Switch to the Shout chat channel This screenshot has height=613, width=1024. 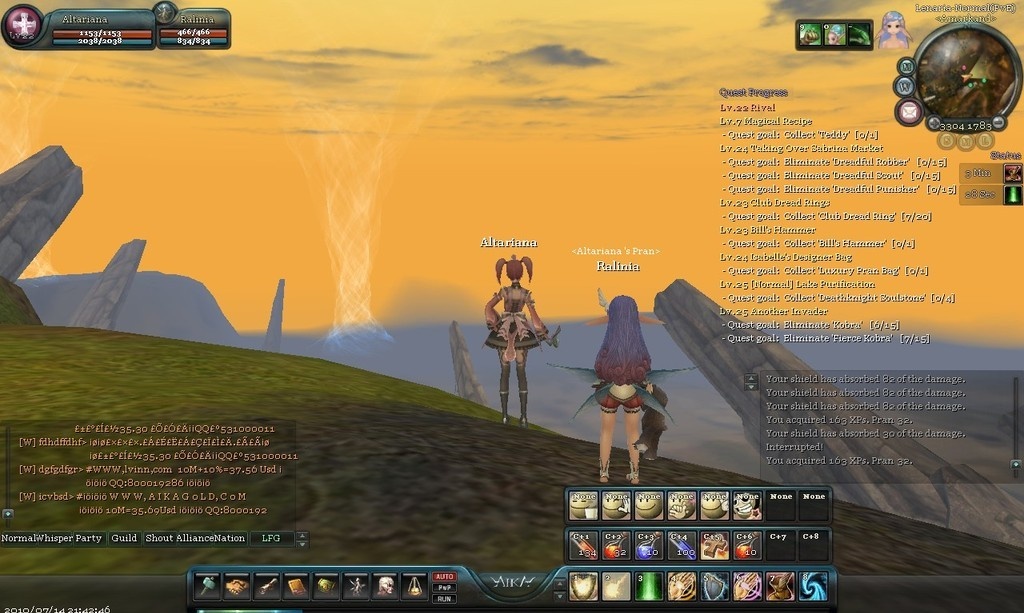pos(159,538)
